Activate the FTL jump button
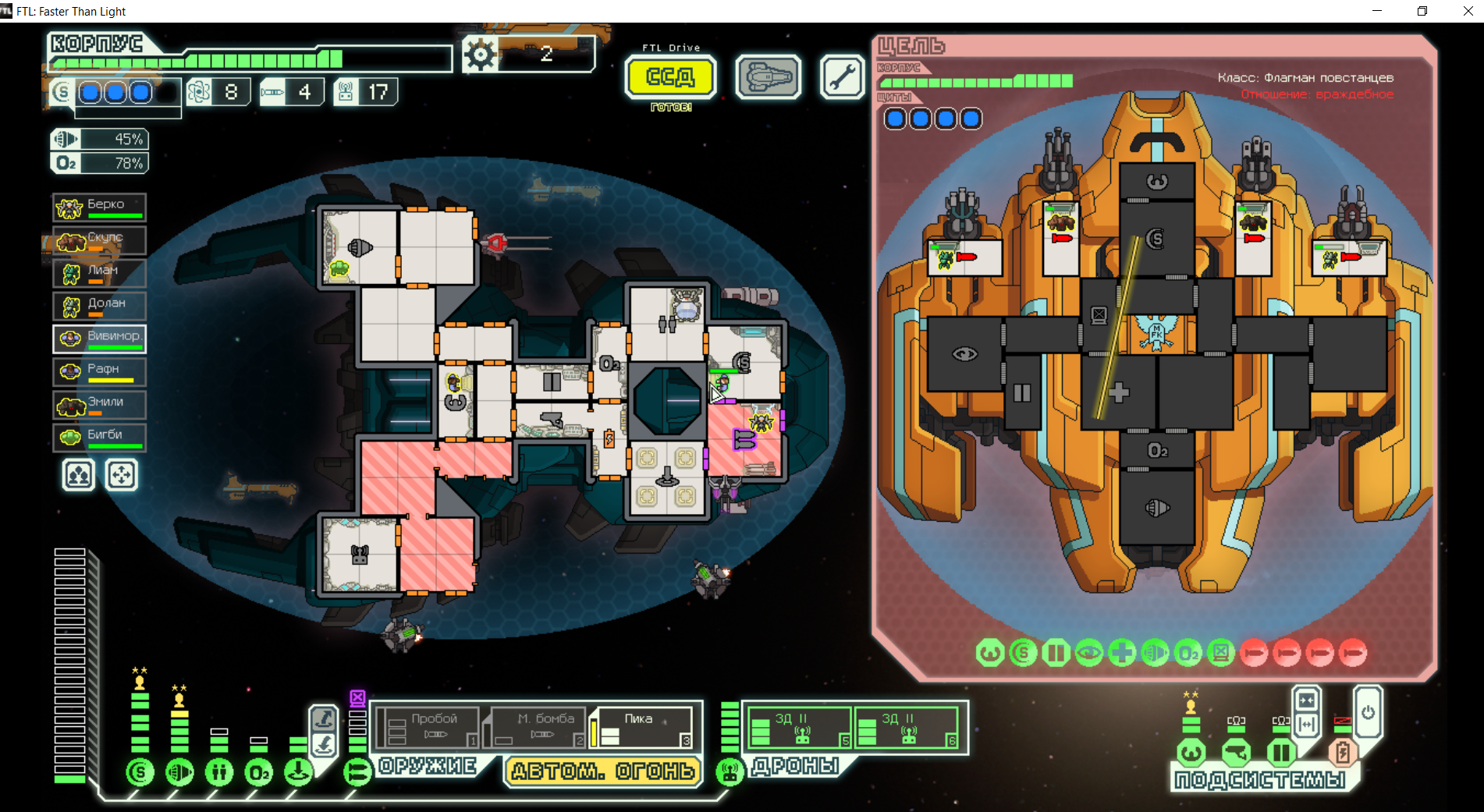Image resolution: width=1484 pixels, height=812 pixels. click(x=670, y=77)
